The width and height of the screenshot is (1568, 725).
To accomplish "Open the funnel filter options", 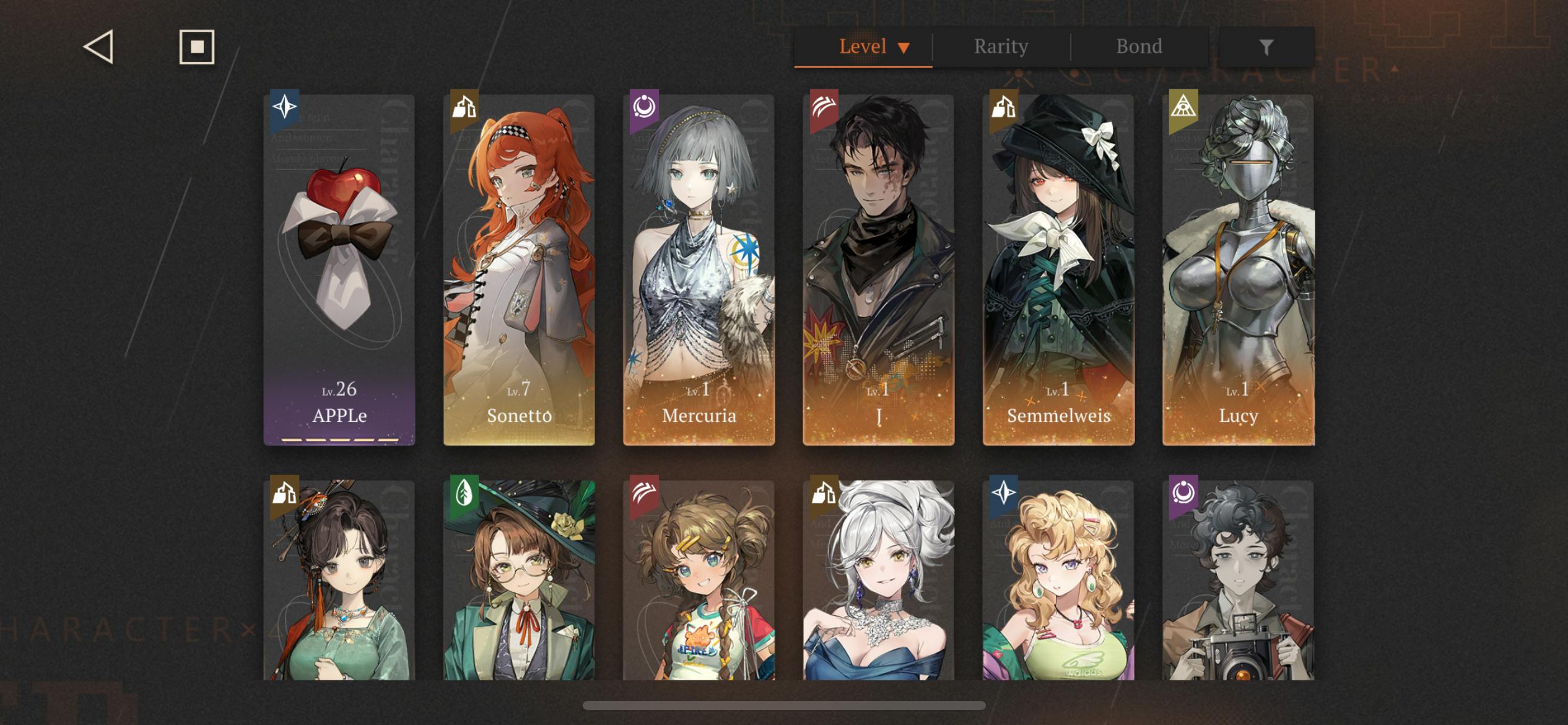I will [x=1266, y=47].
